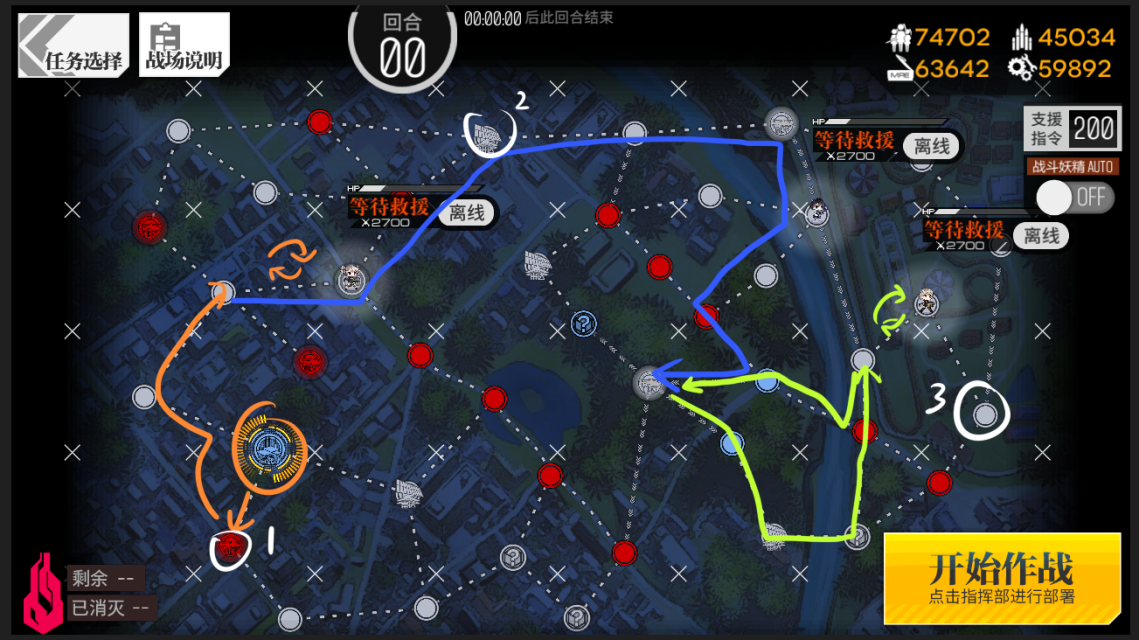Go back to mission select (任务选择)

pos(74,45)
